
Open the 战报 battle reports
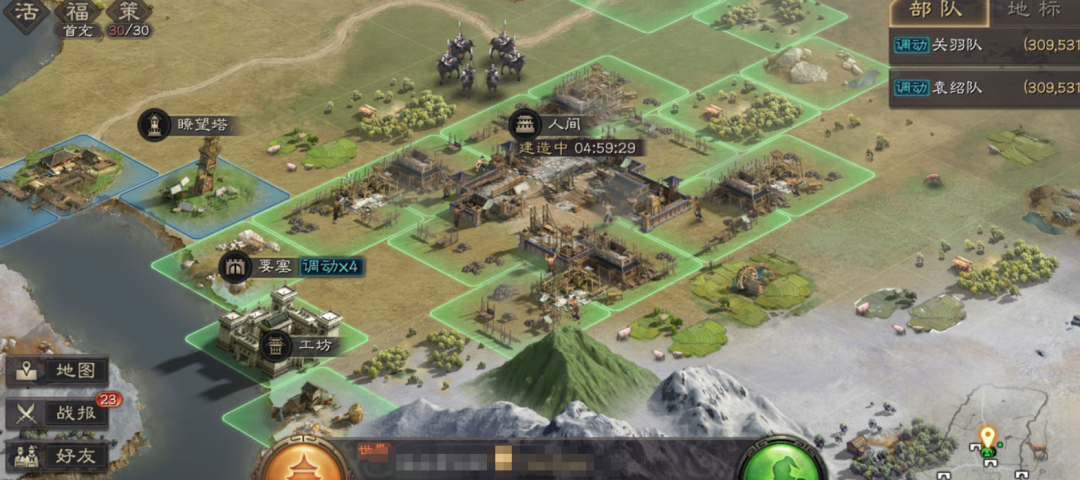[x=58, y=413]
